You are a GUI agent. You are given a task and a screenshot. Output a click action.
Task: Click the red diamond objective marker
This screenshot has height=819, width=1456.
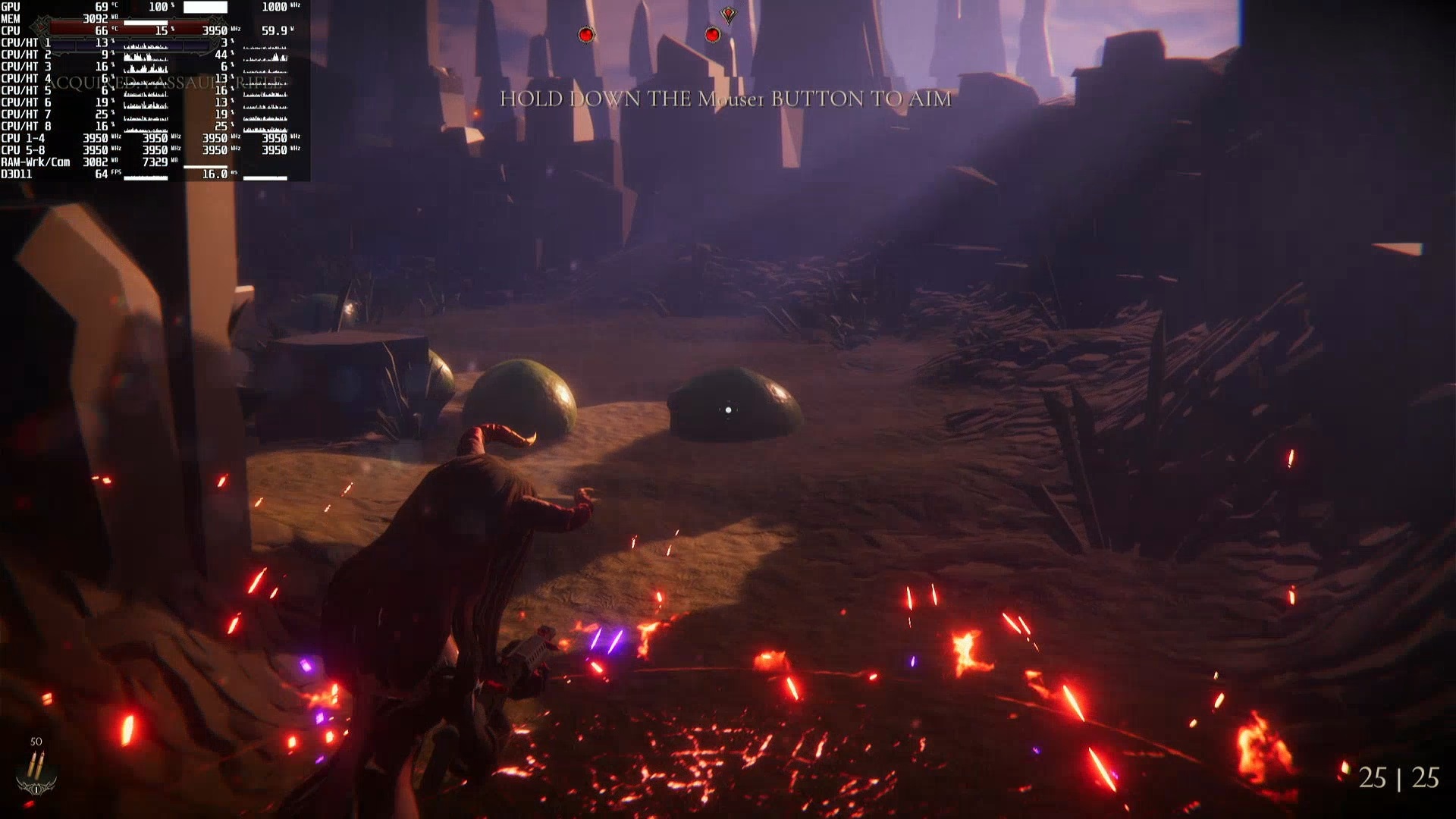pyautogui.click(x=728, y=14)
